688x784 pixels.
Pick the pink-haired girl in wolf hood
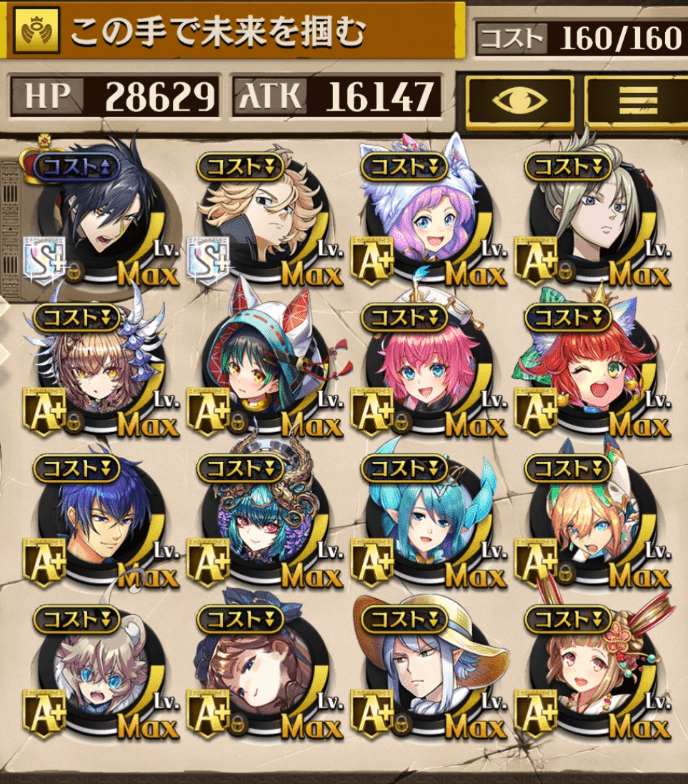[425, 215]
